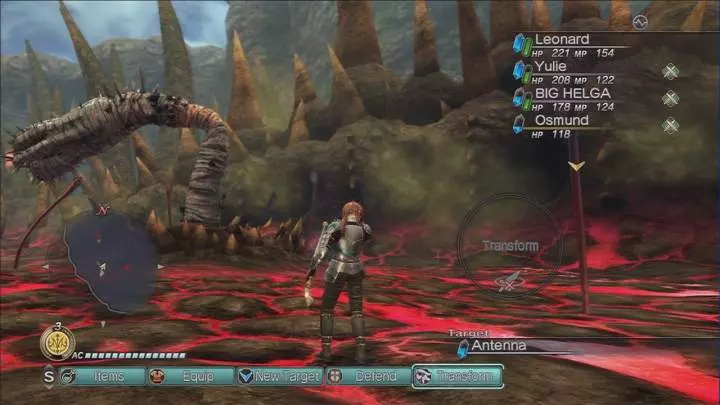Select Leonard in the party list
This screenshot has width=720, height=405.
coord(562,40)
